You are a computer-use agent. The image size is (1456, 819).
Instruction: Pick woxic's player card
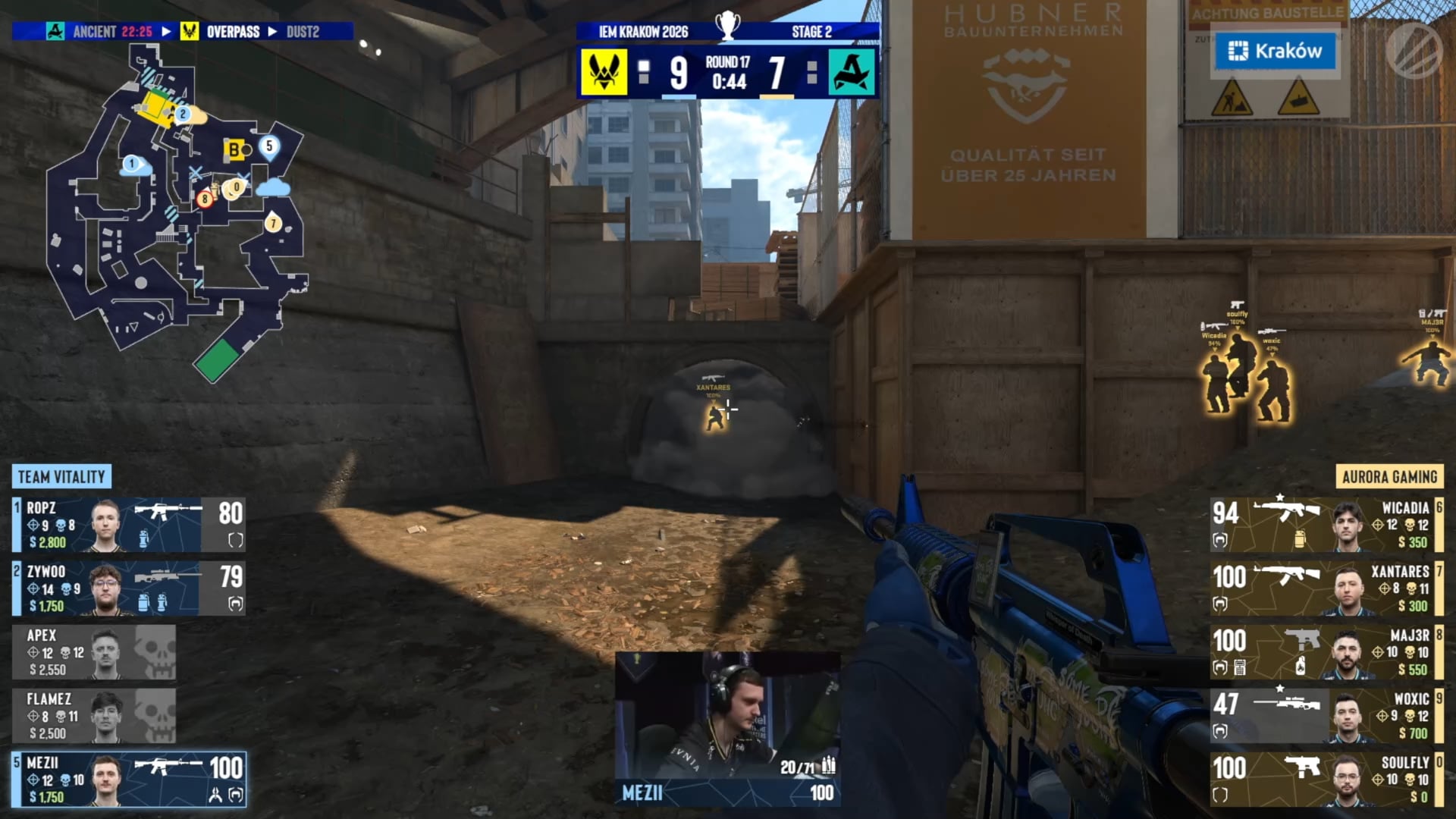(x=1326, y=716)
